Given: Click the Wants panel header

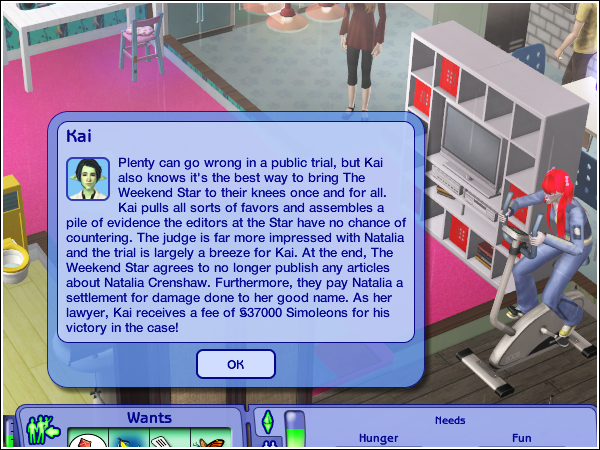Looking at the screenshot, I should coord(148,417).
